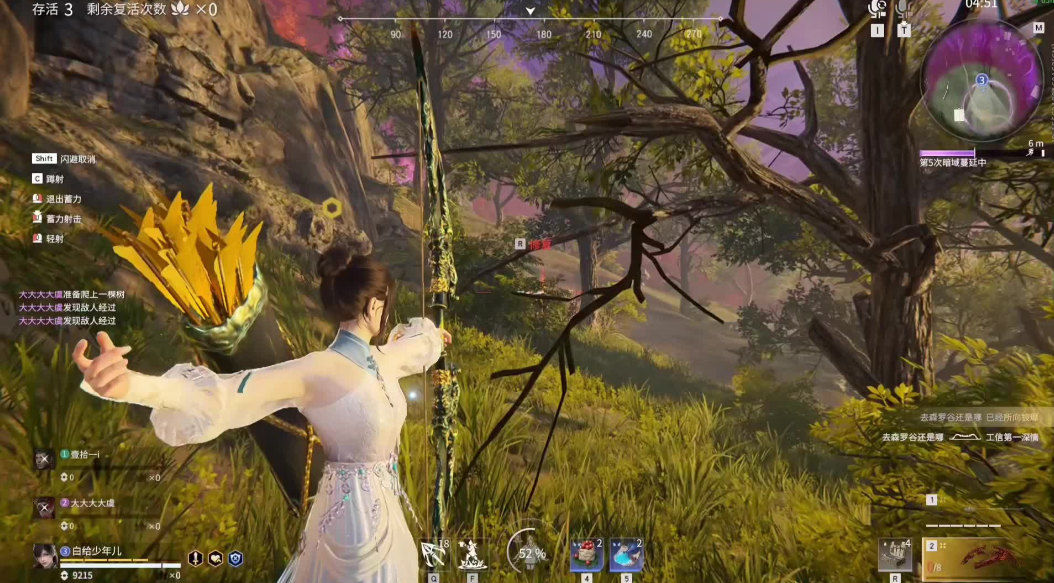Click the exclamation mark buff icon
The width and height of the screenshot is (1054, 583).
click(x=196, y=559)
